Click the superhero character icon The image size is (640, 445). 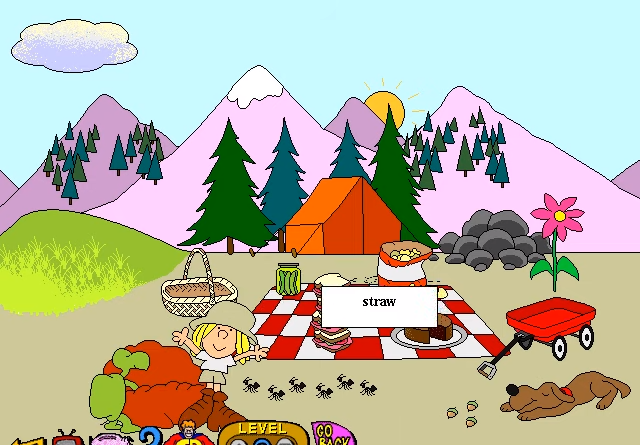(x=188, y=435)
